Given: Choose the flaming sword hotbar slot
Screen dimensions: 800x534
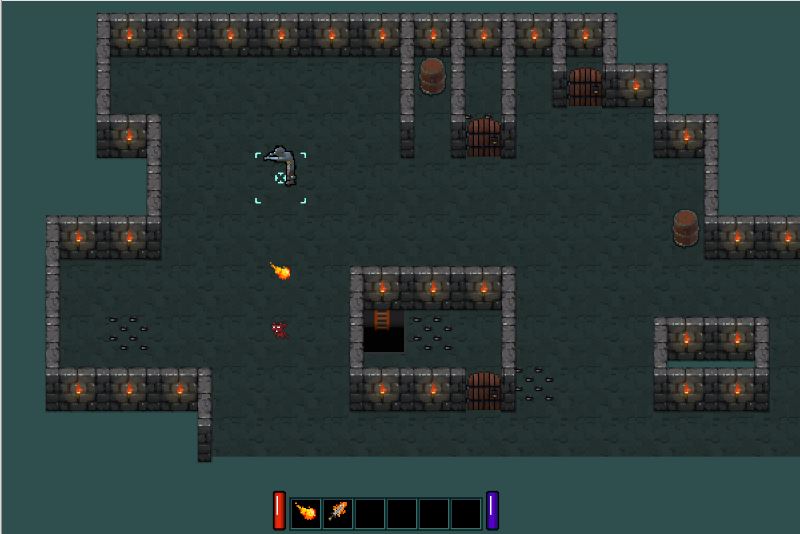Looking at the screenshot, I should (x=338, y=513).
